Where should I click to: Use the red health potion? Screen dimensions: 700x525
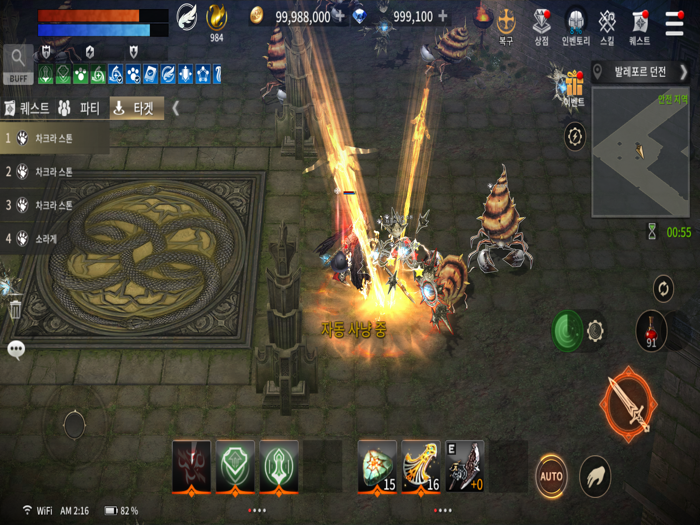click(x=651, y=330)
